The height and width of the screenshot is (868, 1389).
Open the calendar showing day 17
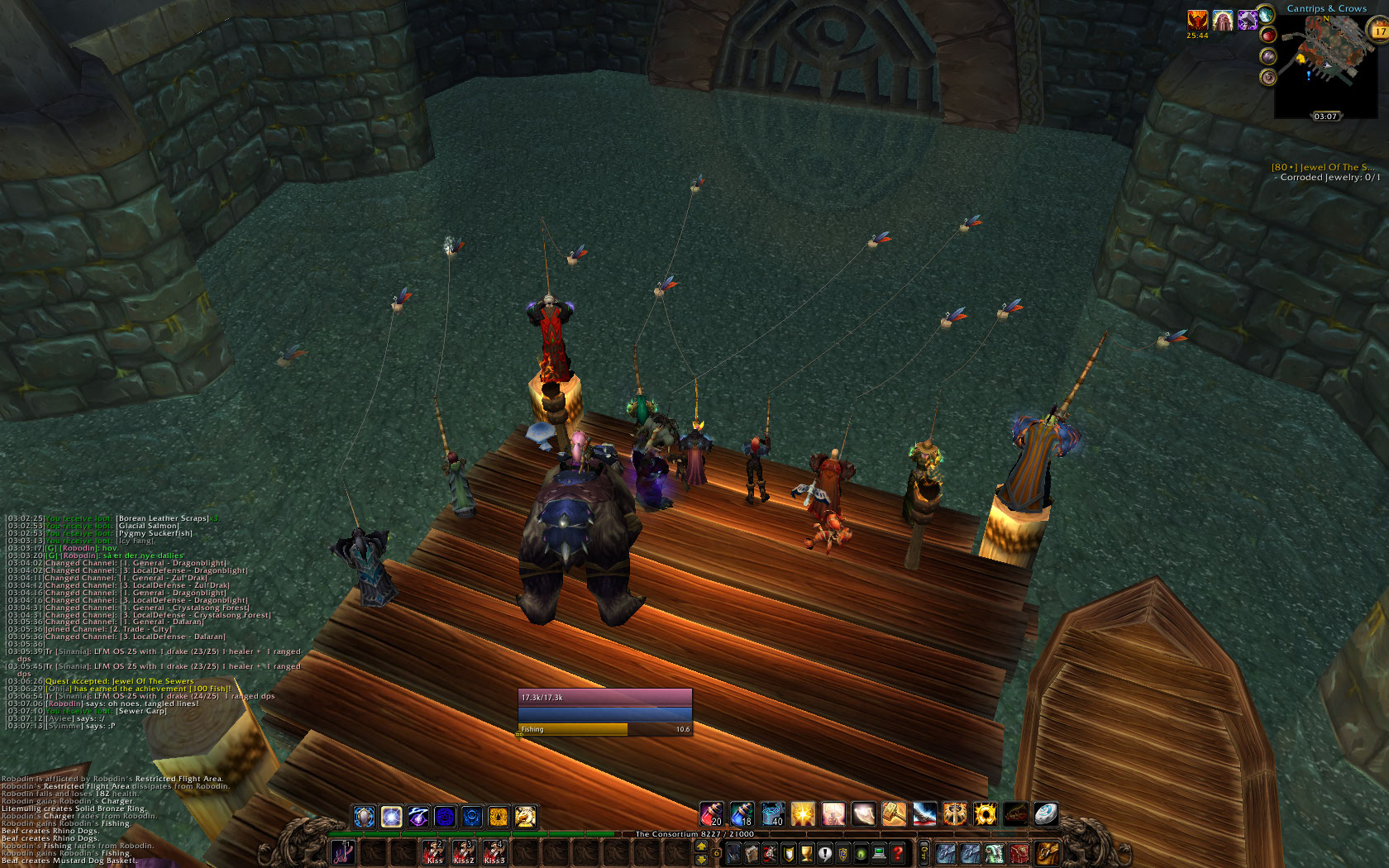coord(1379,31)
